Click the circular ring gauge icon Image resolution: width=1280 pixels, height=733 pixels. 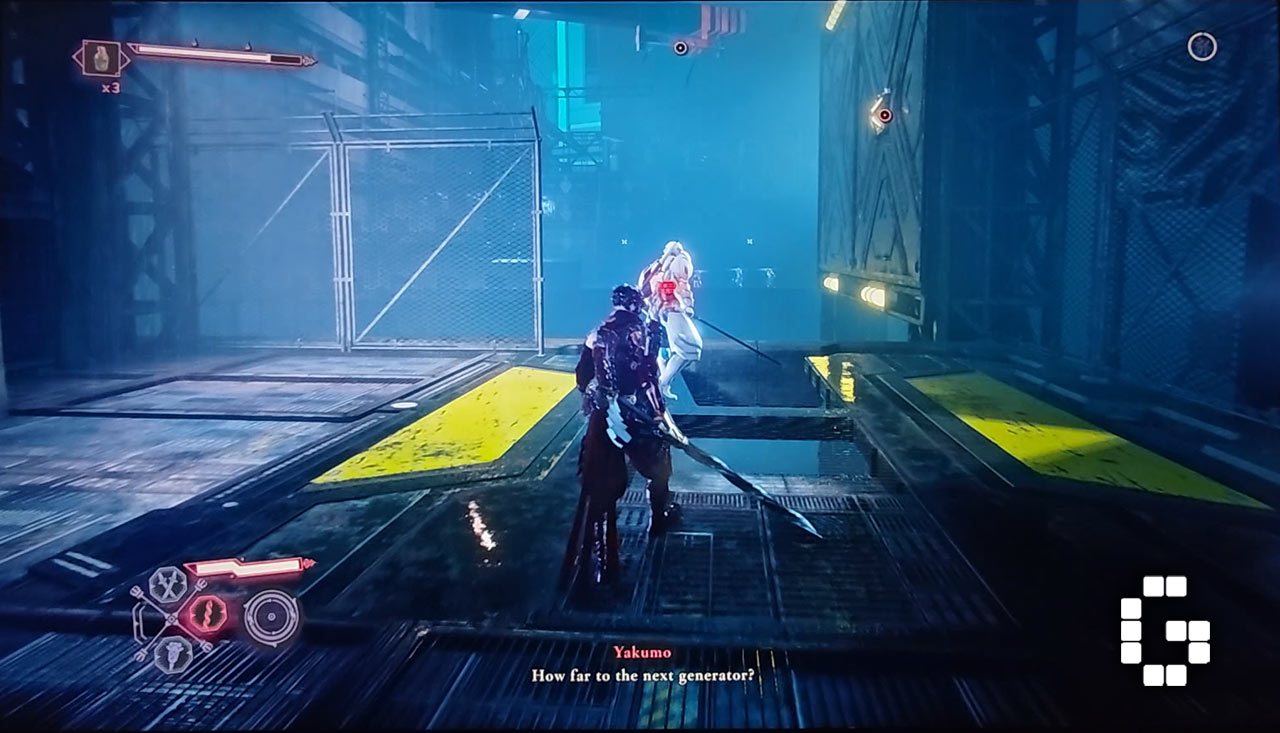point(271,617)
